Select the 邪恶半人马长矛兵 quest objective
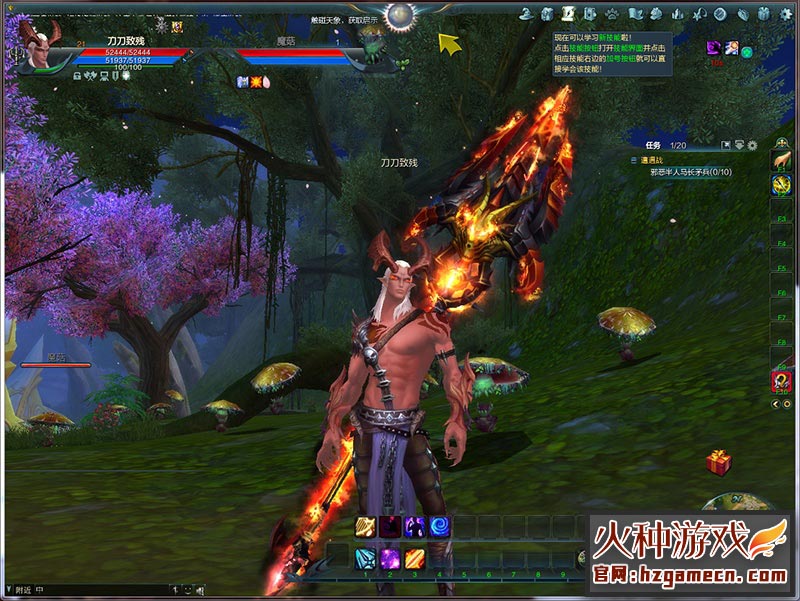The width and height of the screenshot is (800, 601). point(690,172)
